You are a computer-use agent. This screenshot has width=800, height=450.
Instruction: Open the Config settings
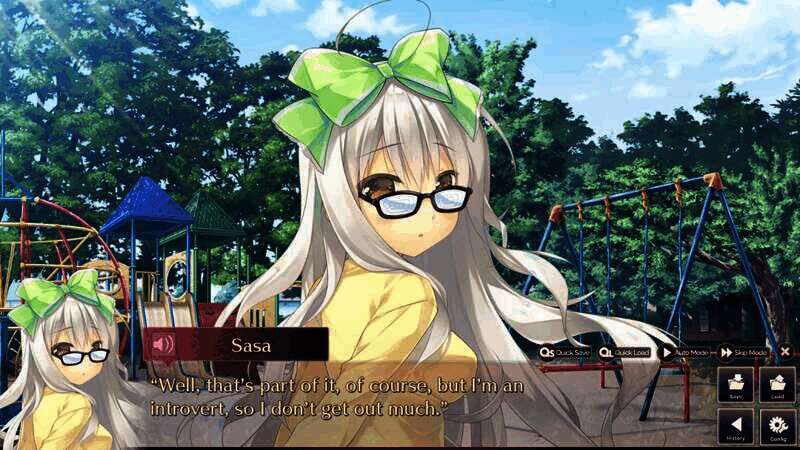(777, 427)
